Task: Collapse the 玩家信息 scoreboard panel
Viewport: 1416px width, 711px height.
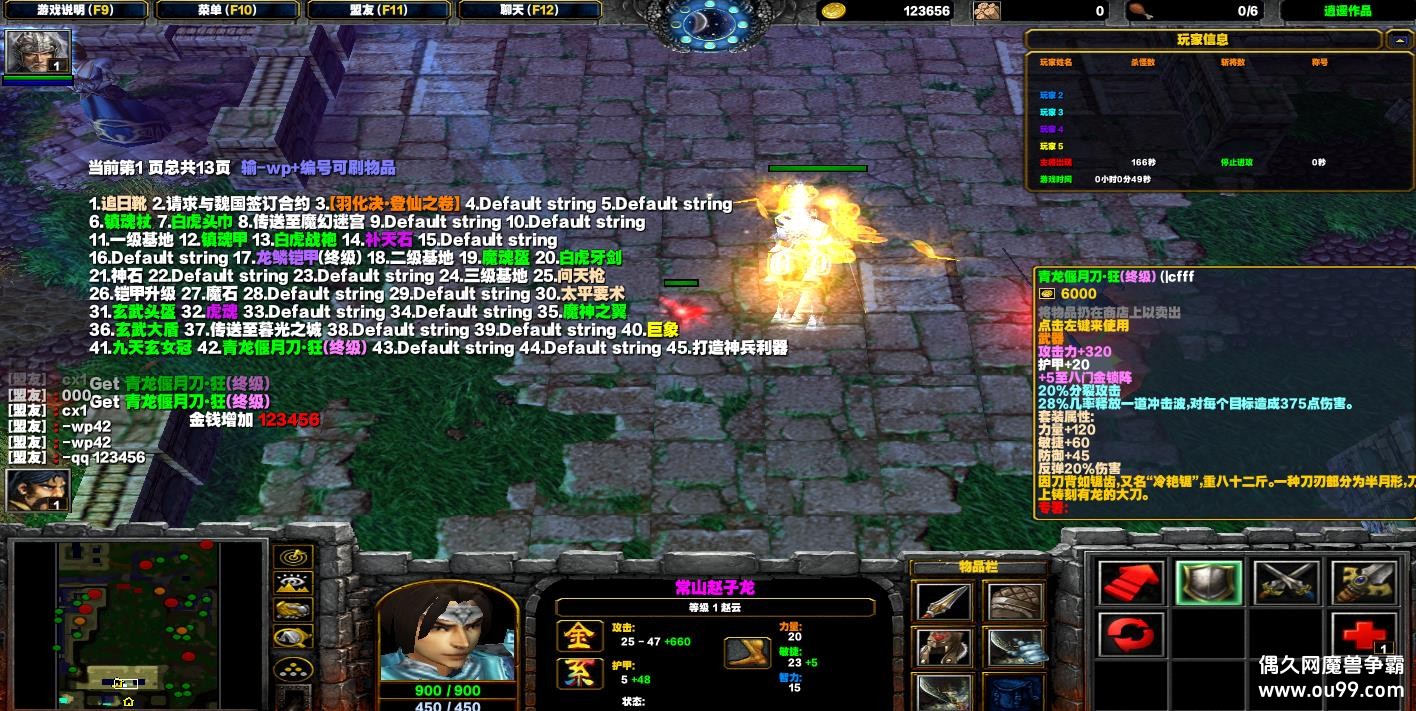Action: [x=1397, y=40]
